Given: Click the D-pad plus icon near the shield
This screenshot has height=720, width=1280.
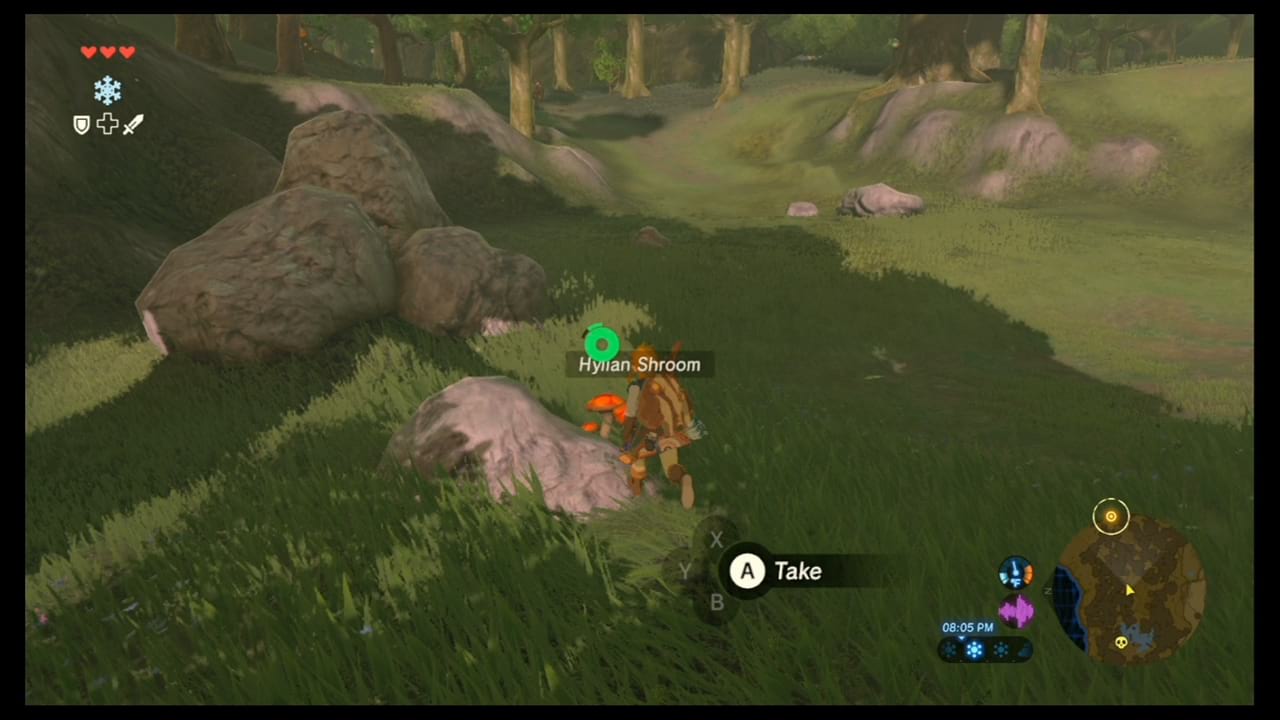Looking at the screenshot, I should [x=107, y=124].
